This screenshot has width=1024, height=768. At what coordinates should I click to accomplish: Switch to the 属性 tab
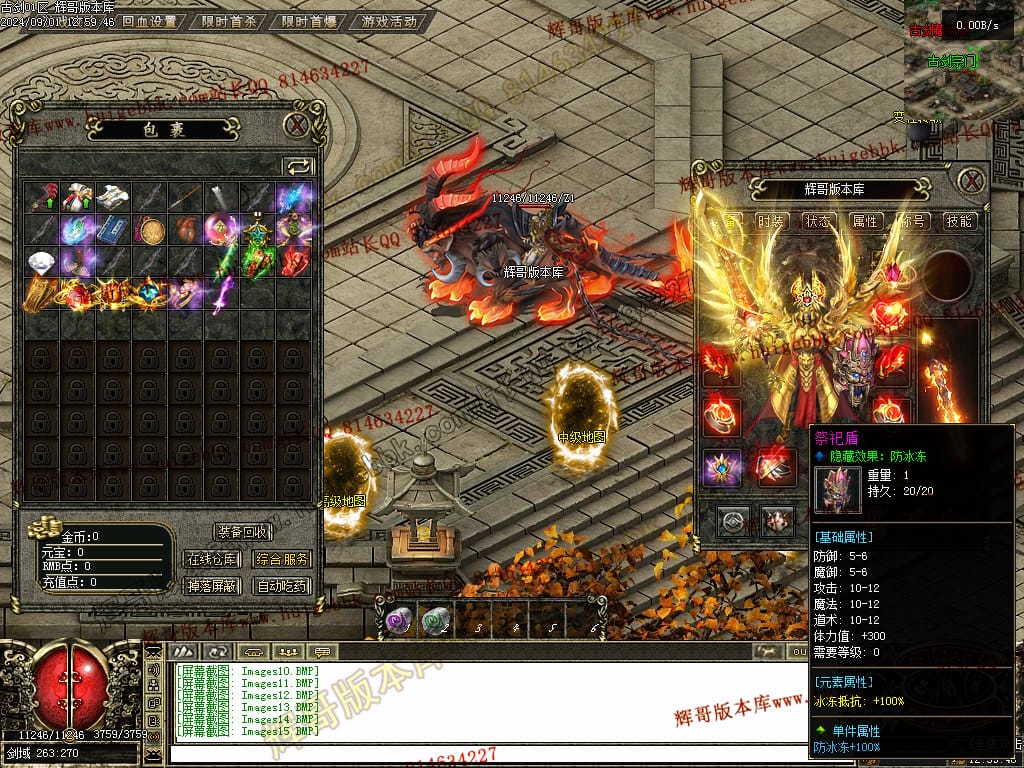865,221
